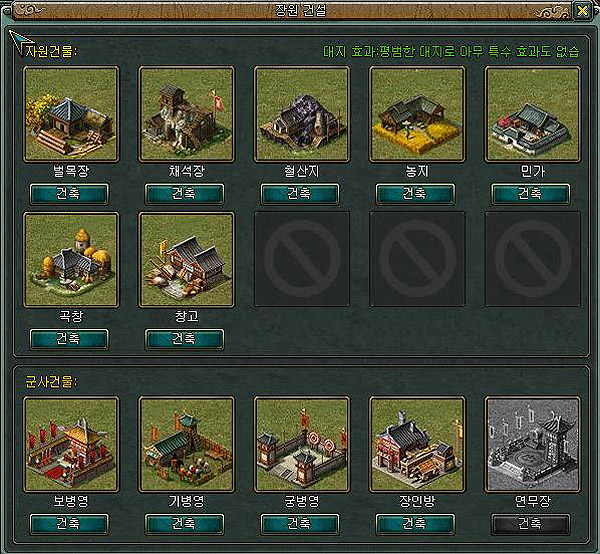Click the greyed-out 연무장 building image
This screenshot has height=554, width=600.
(531, 444)
